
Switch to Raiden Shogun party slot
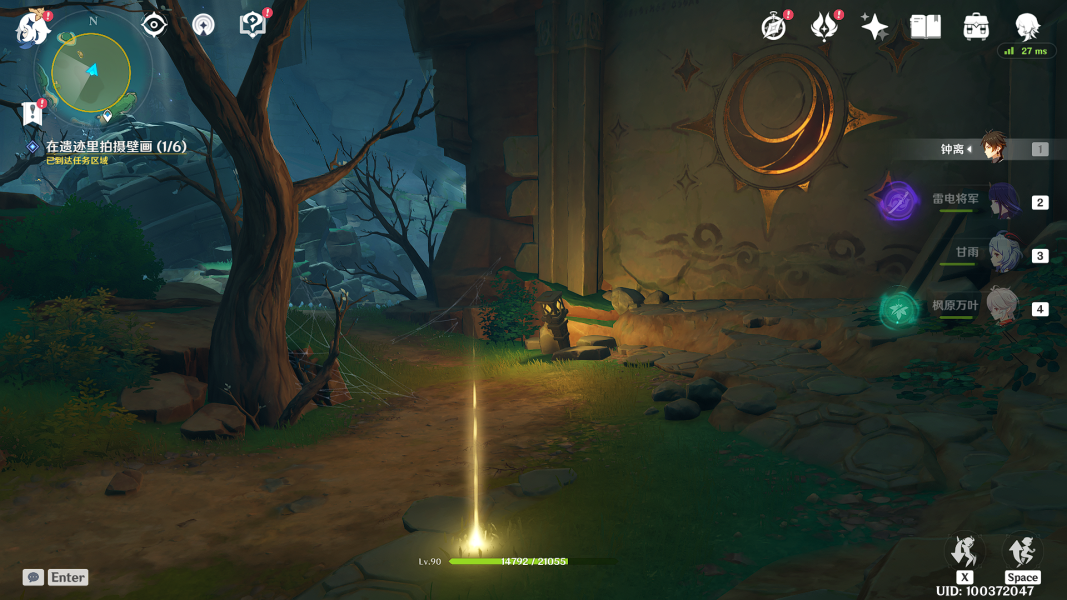1001,202
